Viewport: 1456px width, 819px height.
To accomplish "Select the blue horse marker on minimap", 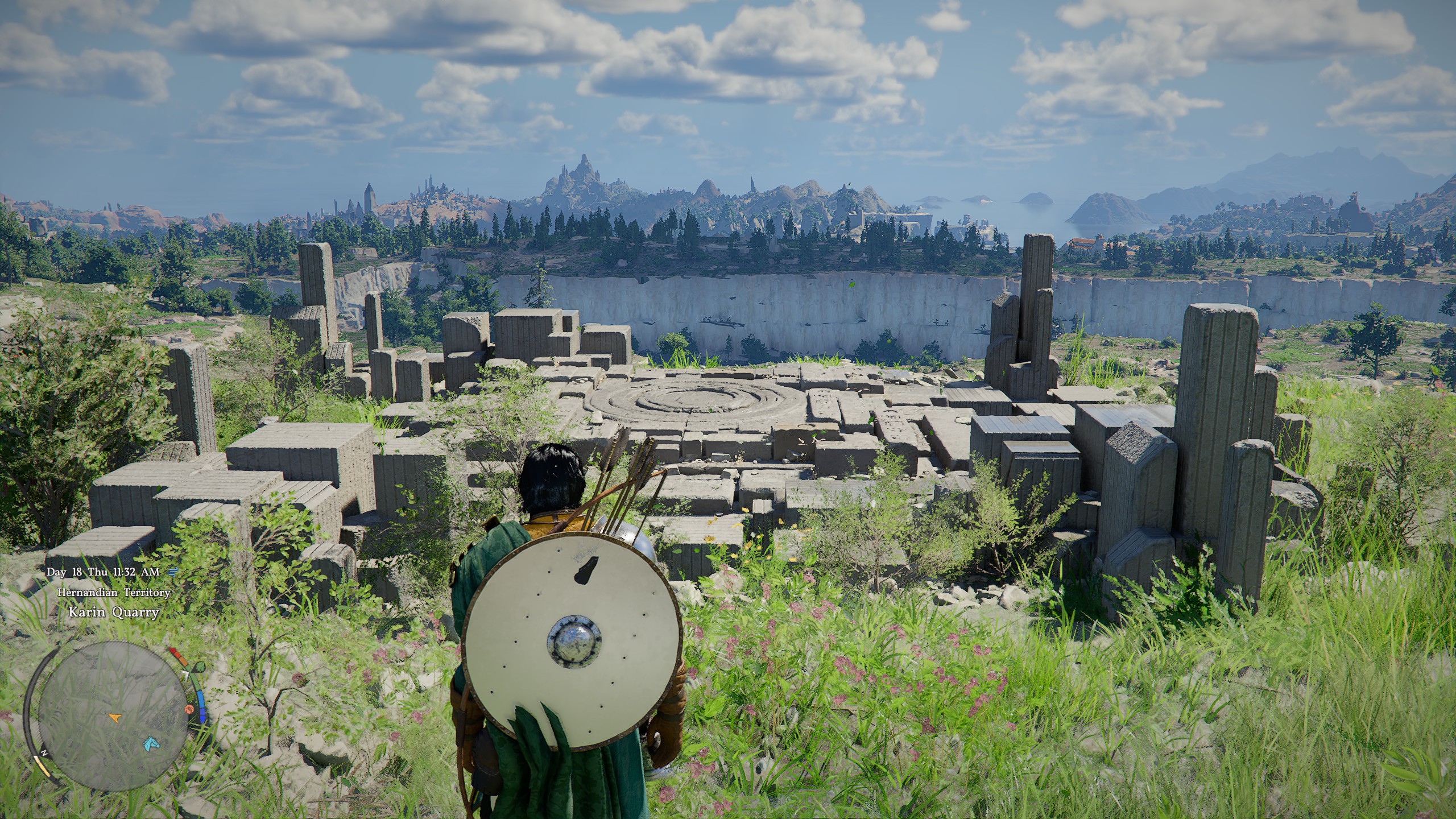I will click(150, 743).
